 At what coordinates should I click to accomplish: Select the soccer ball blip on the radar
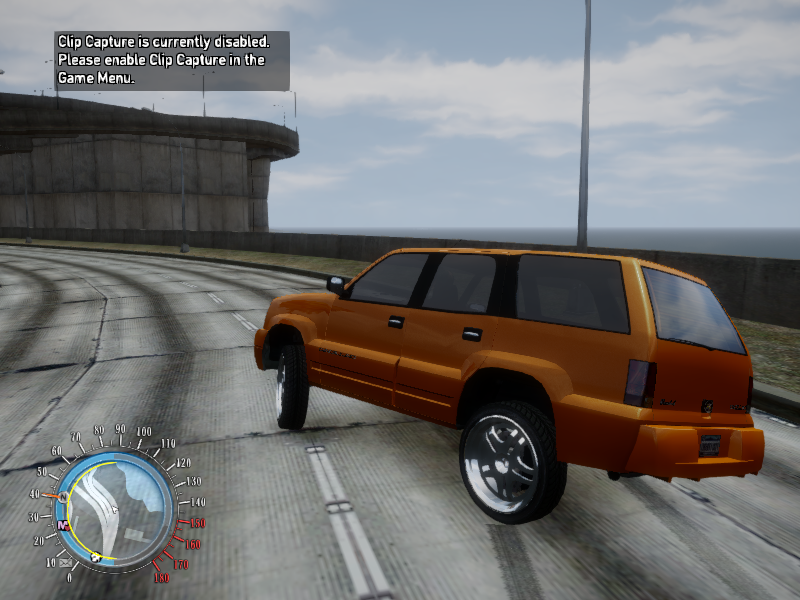[96, 556]
